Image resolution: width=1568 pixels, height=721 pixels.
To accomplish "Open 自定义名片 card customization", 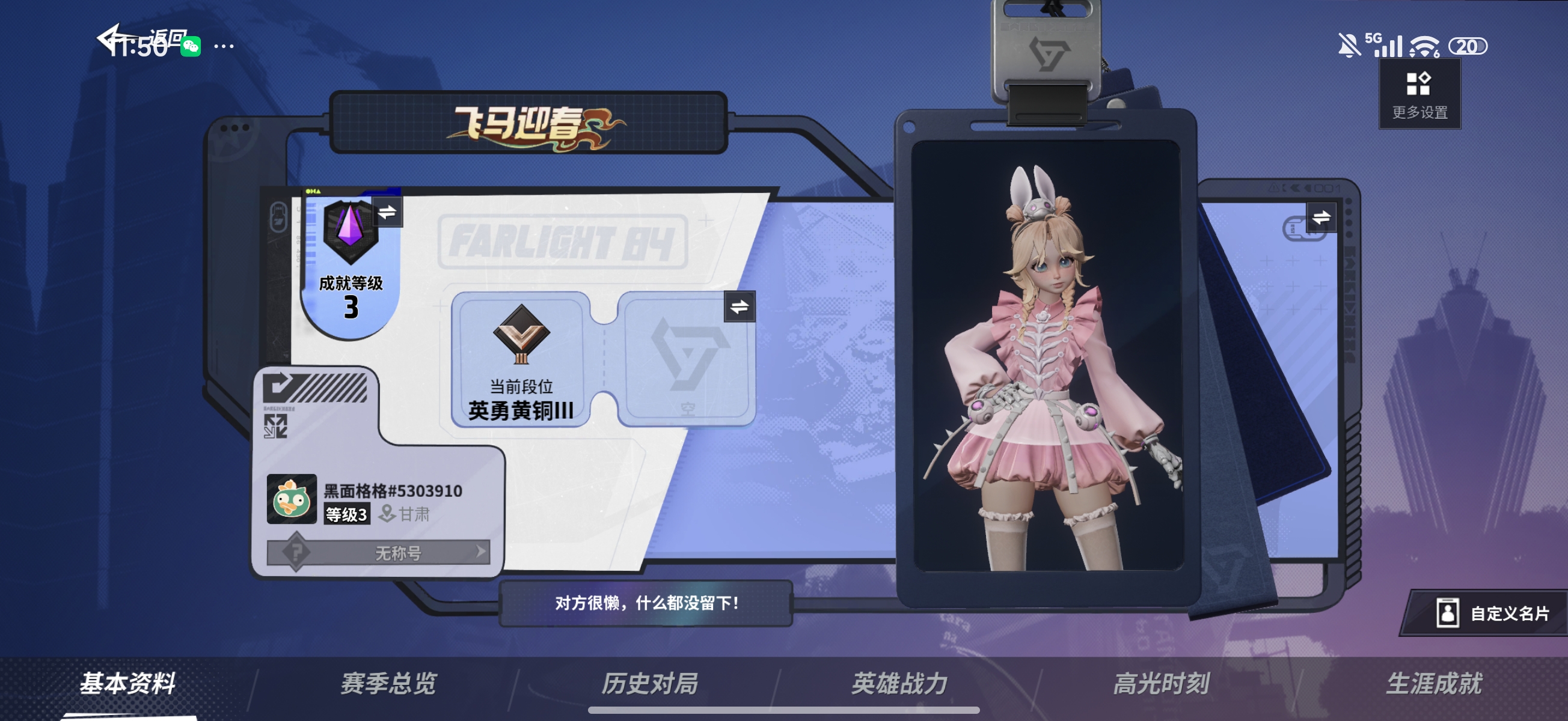I will pos(1492,613).
